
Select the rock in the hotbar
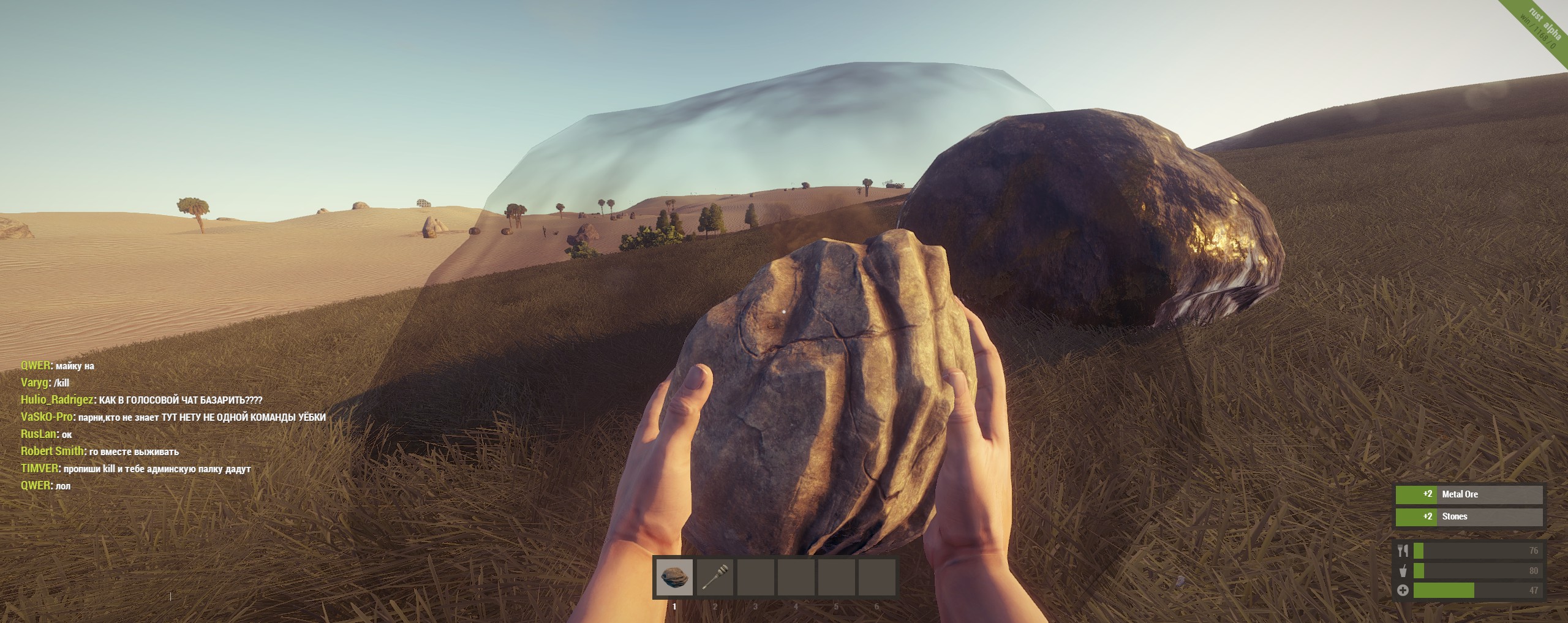[674, 577]
